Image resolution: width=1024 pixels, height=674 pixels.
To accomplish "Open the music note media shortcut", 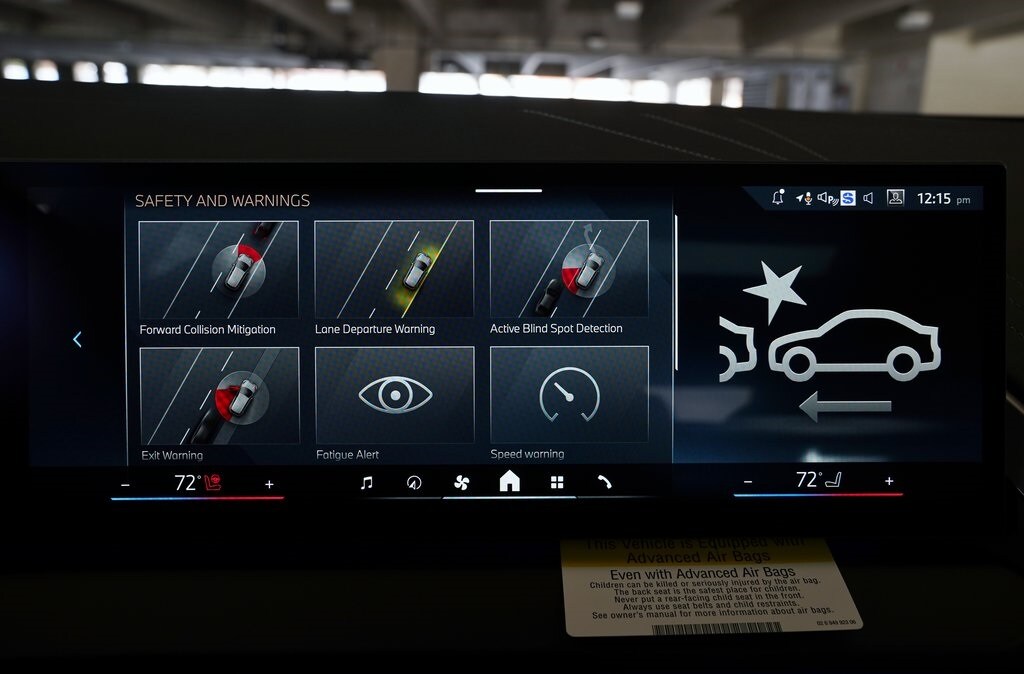I will tap(366, 483).
